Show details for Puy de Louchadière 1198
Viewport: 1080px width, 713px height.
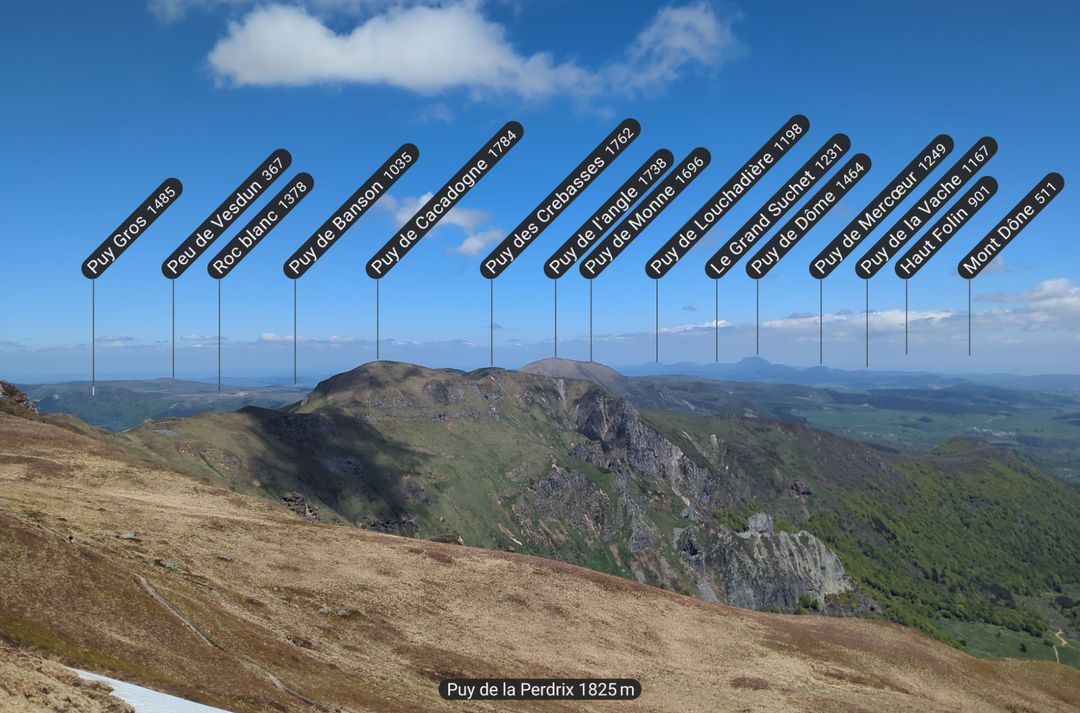727,196
